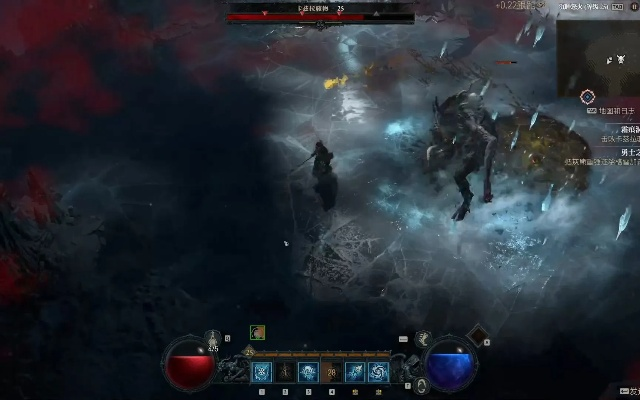Activate the first skill slot ice ability
Screen dimensions: 640x400
262,372
